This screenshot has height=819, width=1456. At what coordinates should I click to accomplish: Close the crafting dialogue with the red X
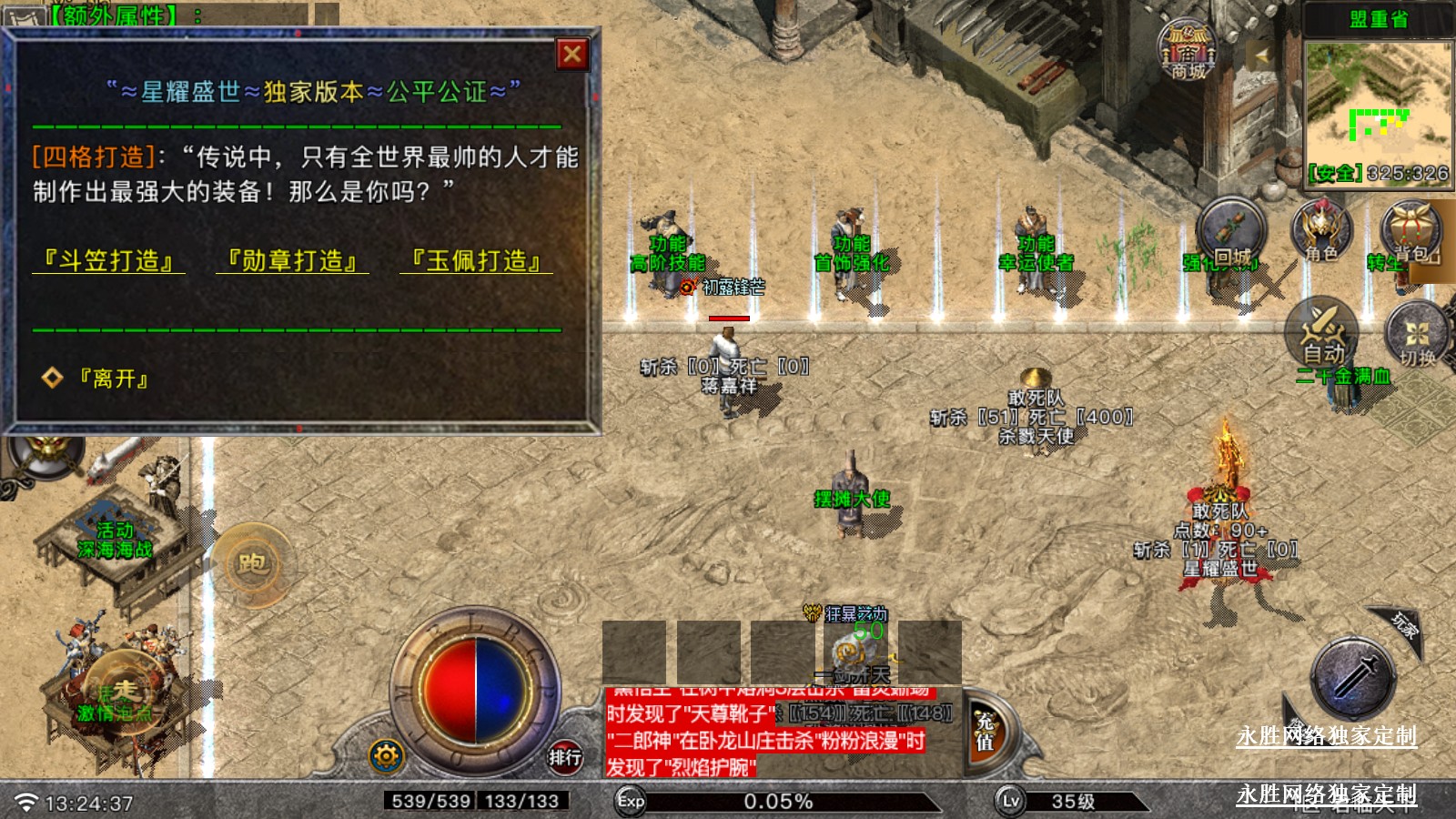tap(572, 55)
